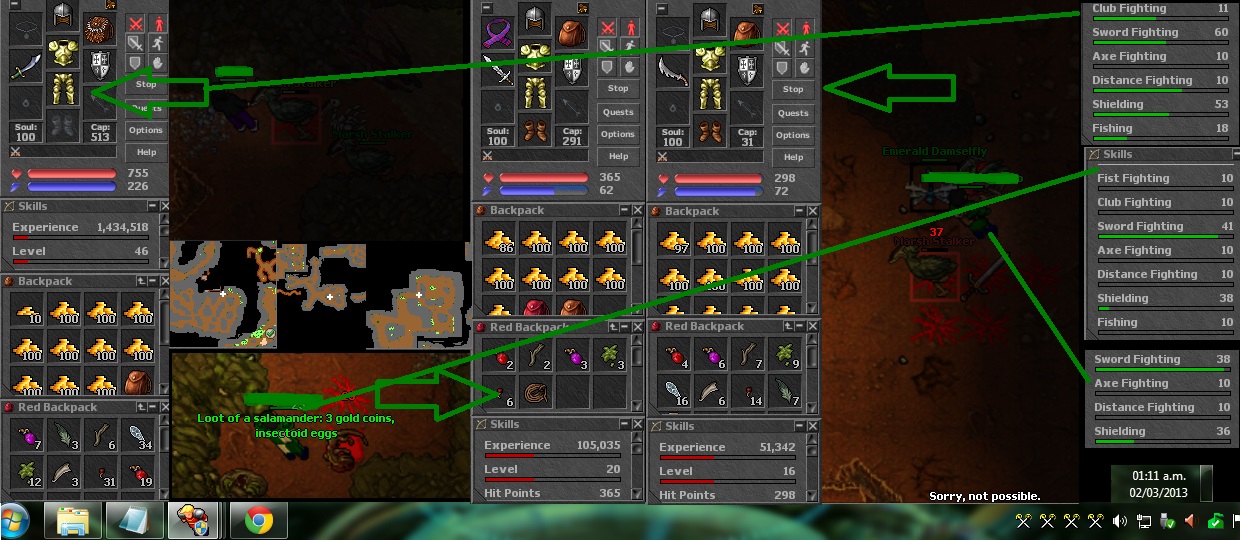1240x540 pixels.
Task: Open Help beside the Cap 291 inventory
Action: 618,156
